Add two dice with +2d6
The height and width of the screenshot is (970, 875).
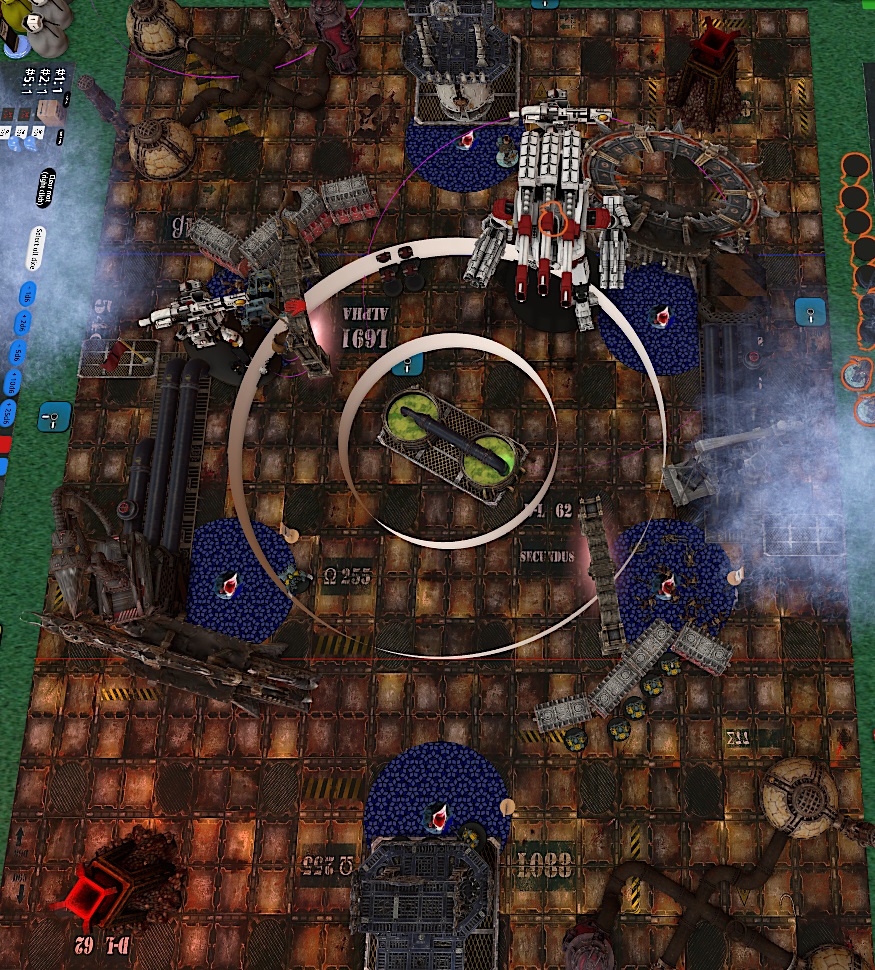point(22,323)
